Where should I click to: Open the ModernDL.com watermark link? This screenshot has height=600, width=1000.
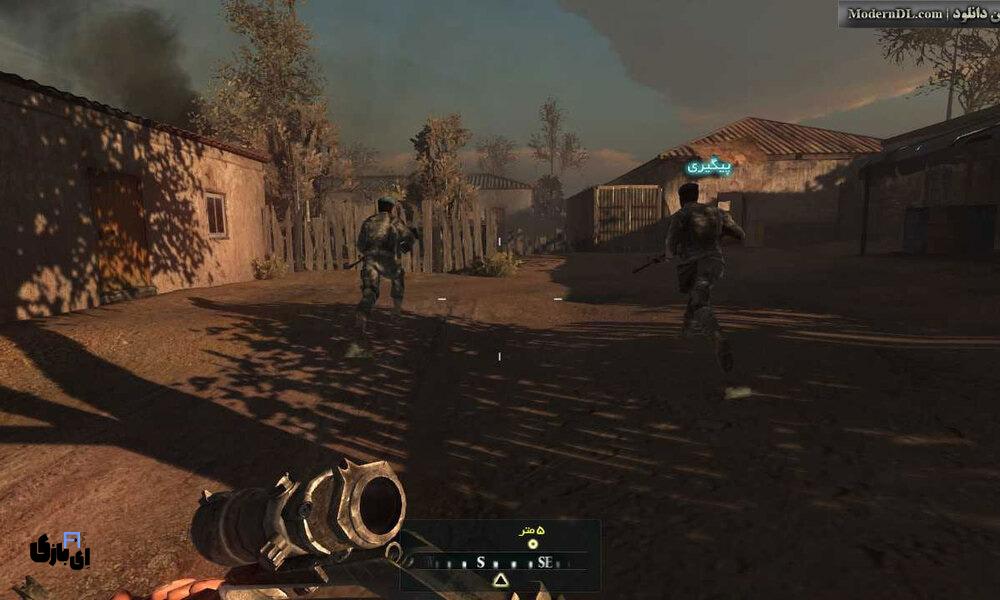coord(894,13)
